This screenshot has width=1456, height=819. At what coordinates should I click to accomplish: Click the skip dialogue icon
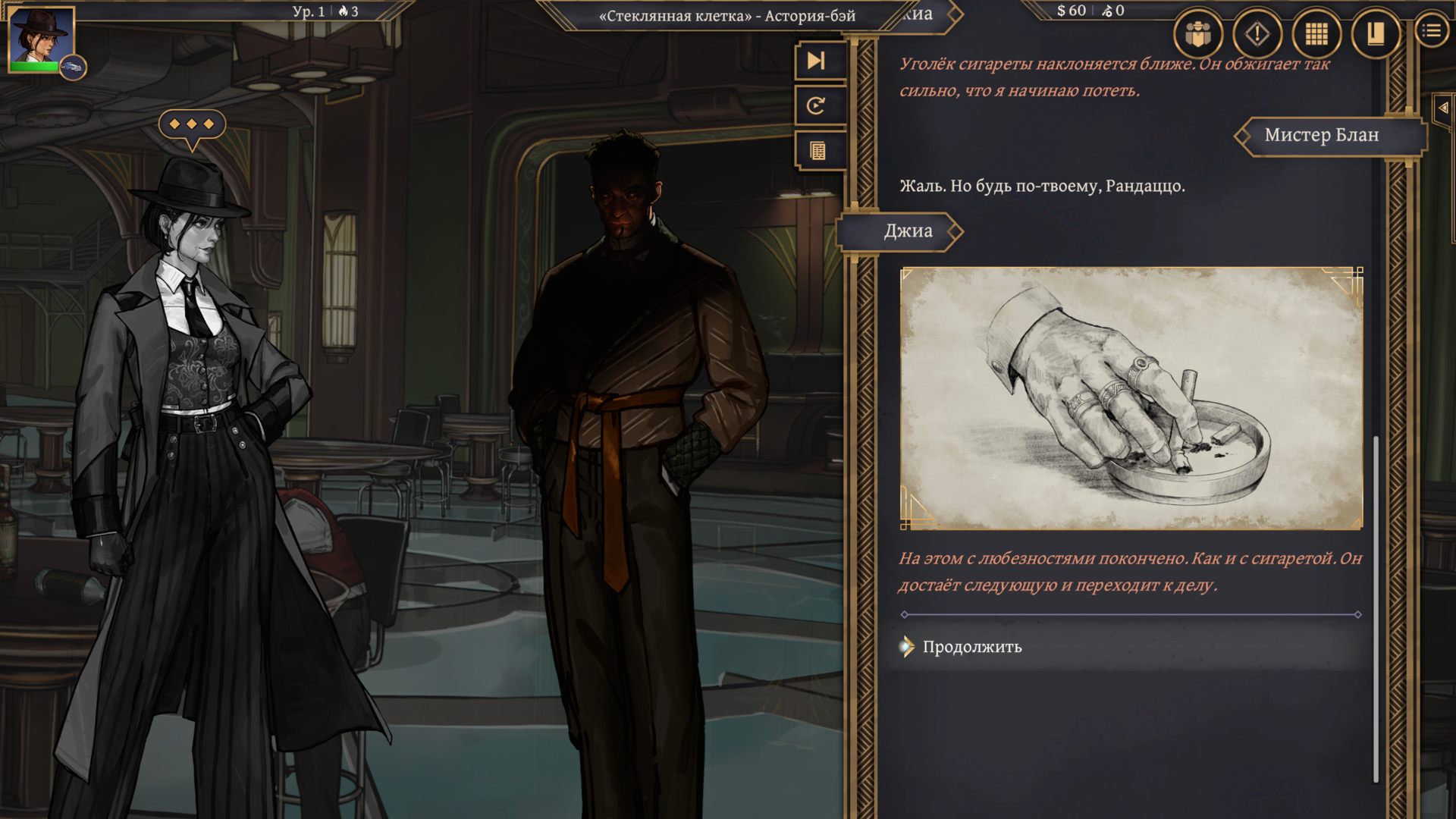(815, 62)
